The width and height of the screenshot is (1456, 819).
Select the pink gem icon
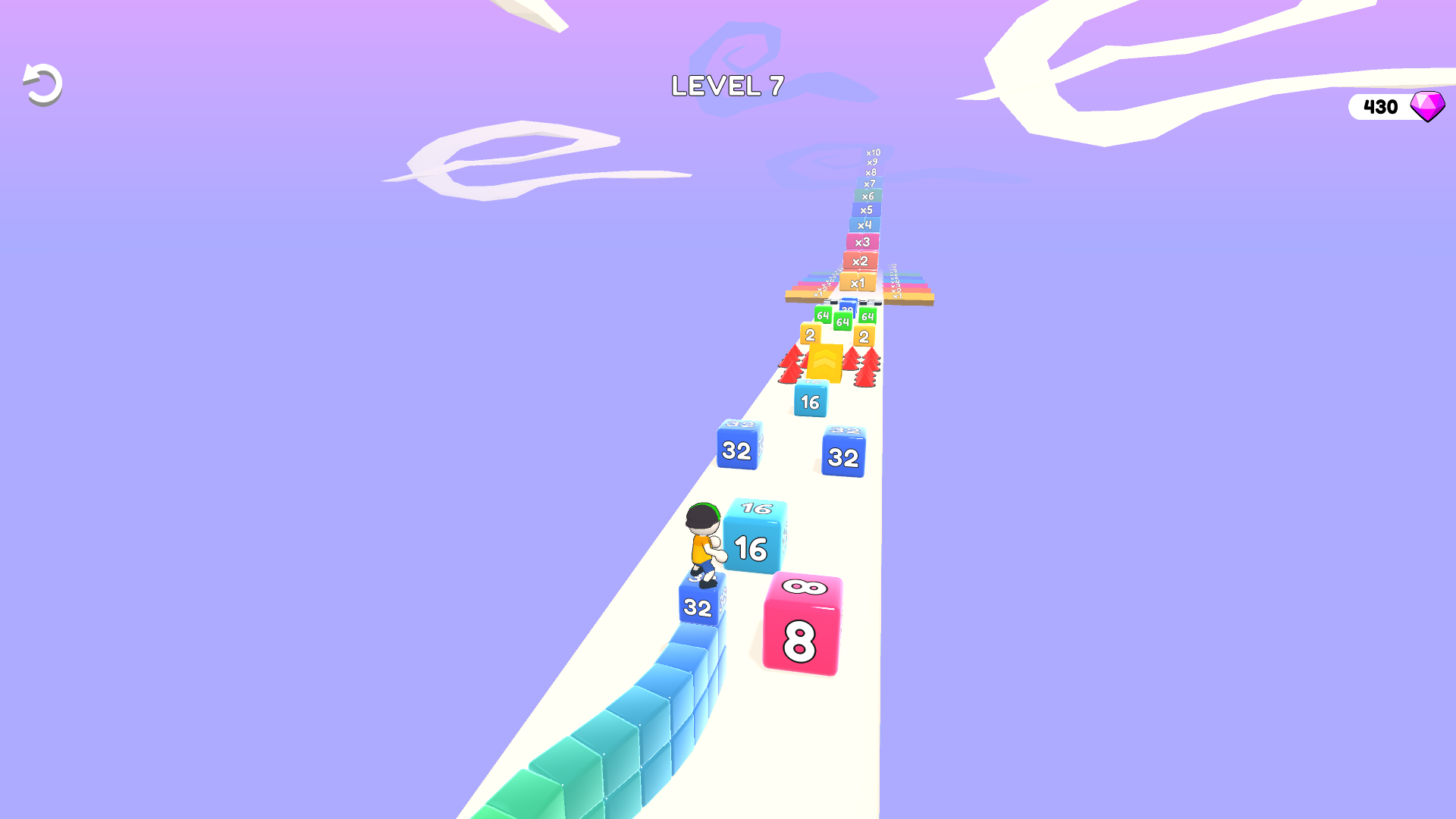pyautogui.click(x=1428, y=106)
